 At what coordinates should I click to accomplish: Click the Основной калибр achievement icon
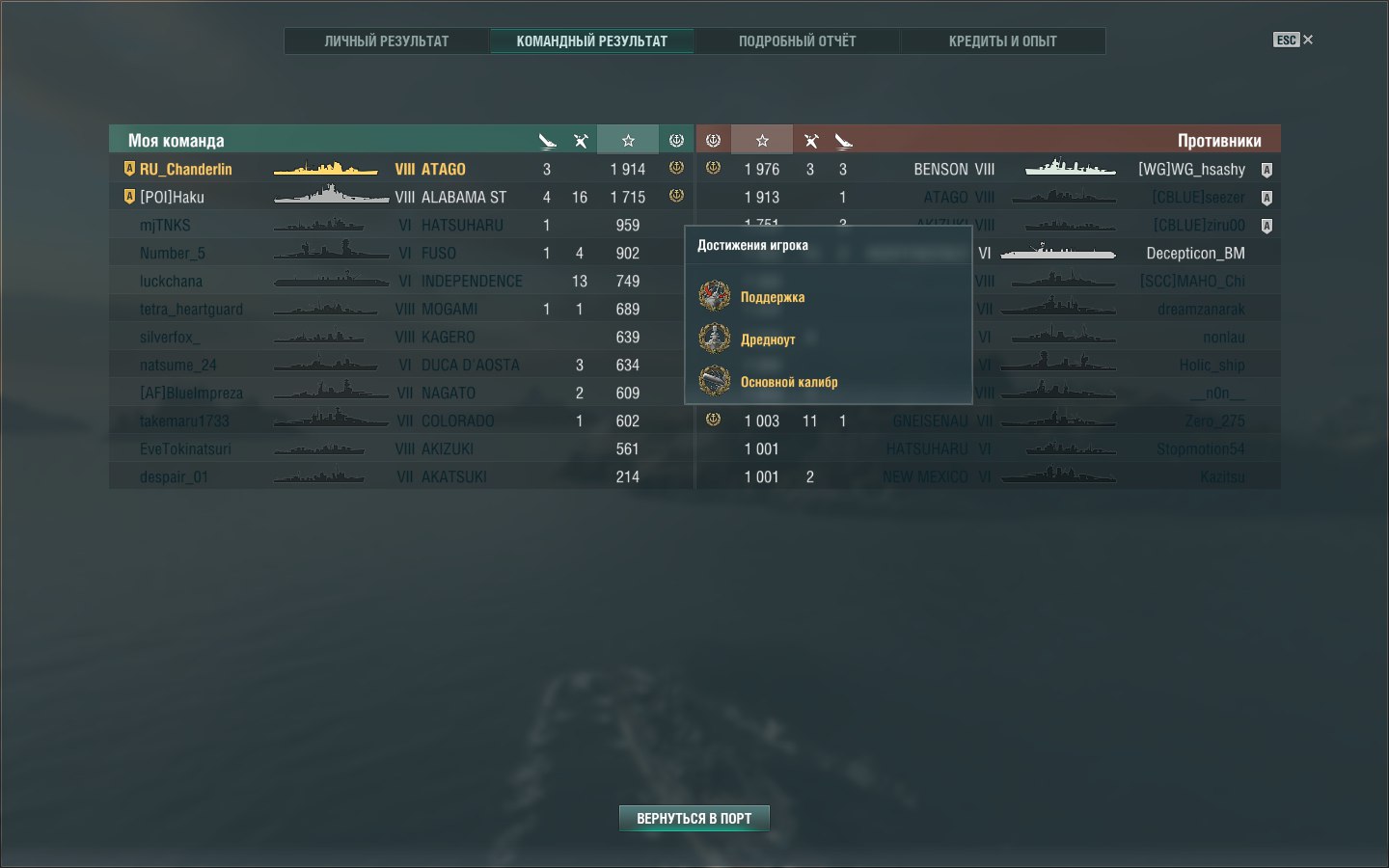click(715, 381)
